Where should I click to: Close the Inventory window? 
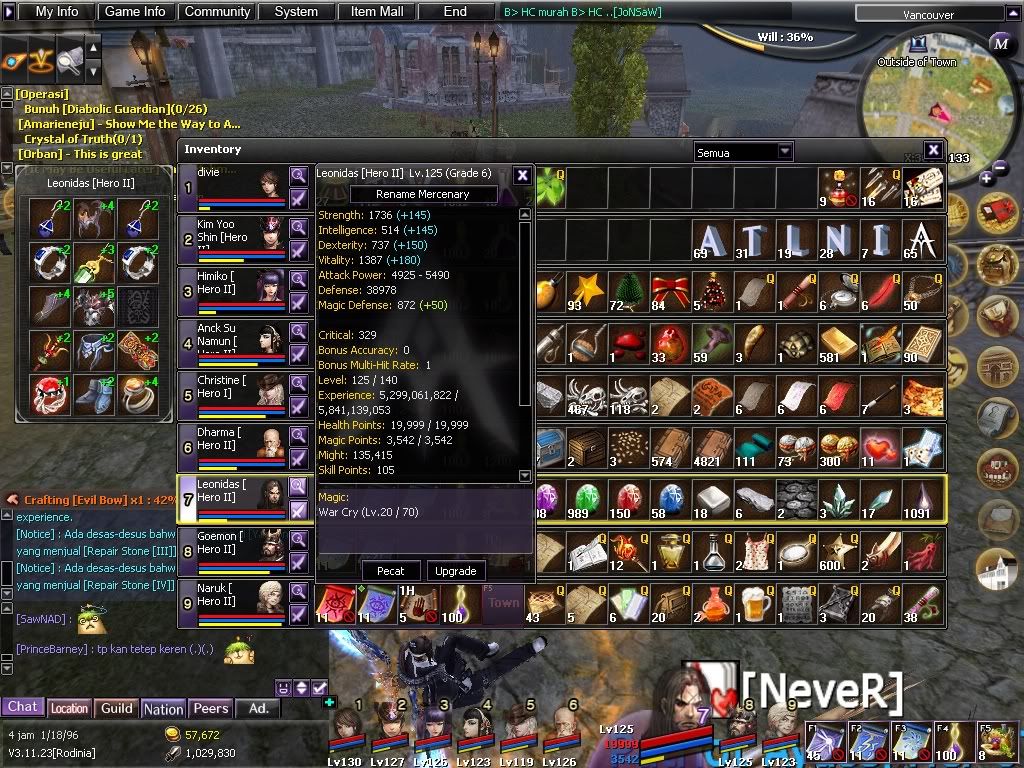(x=932, y=150)
